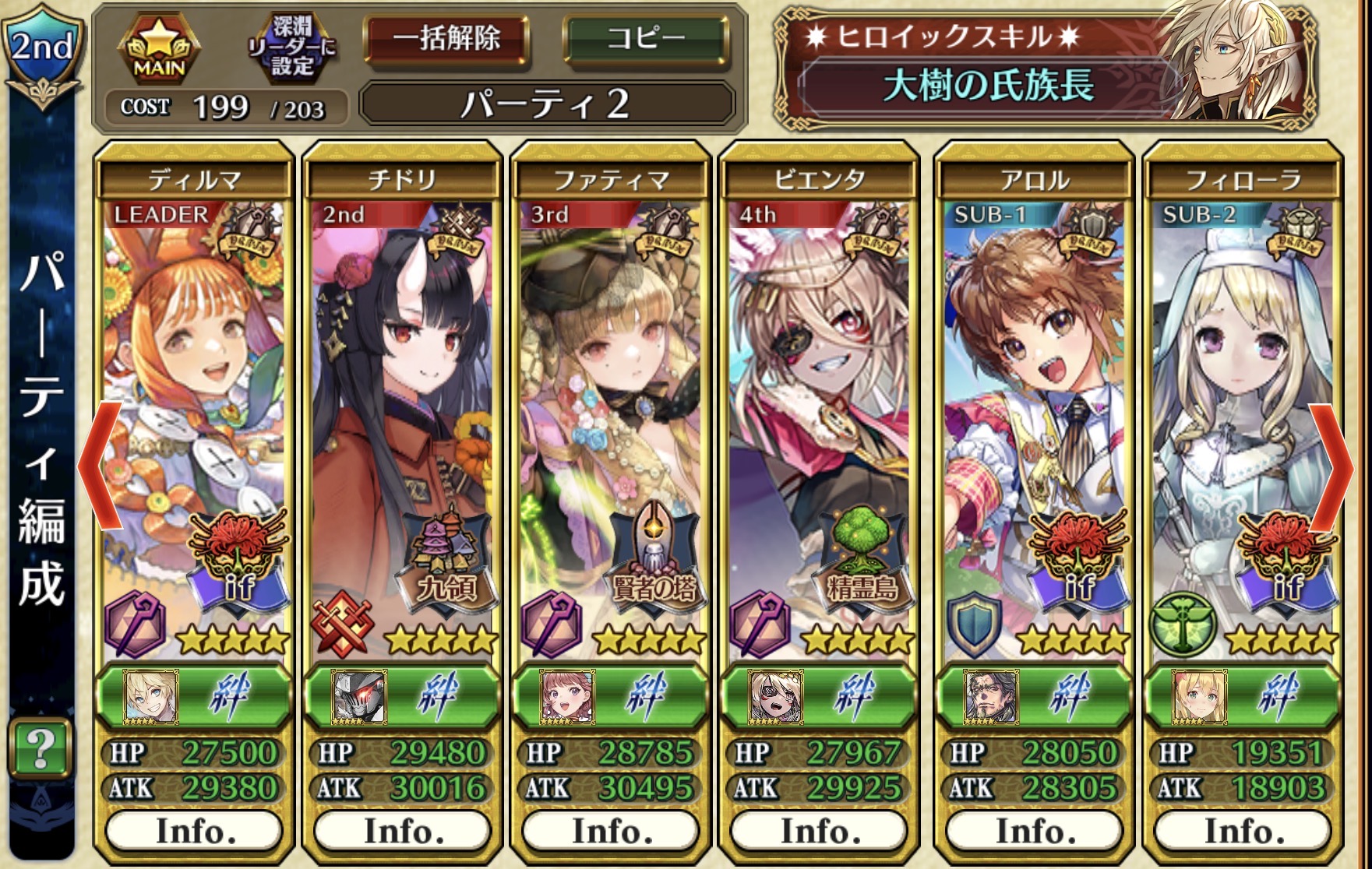Open Info for フィローラ
Screen dimensions: 1372x869
point(1242,831)
